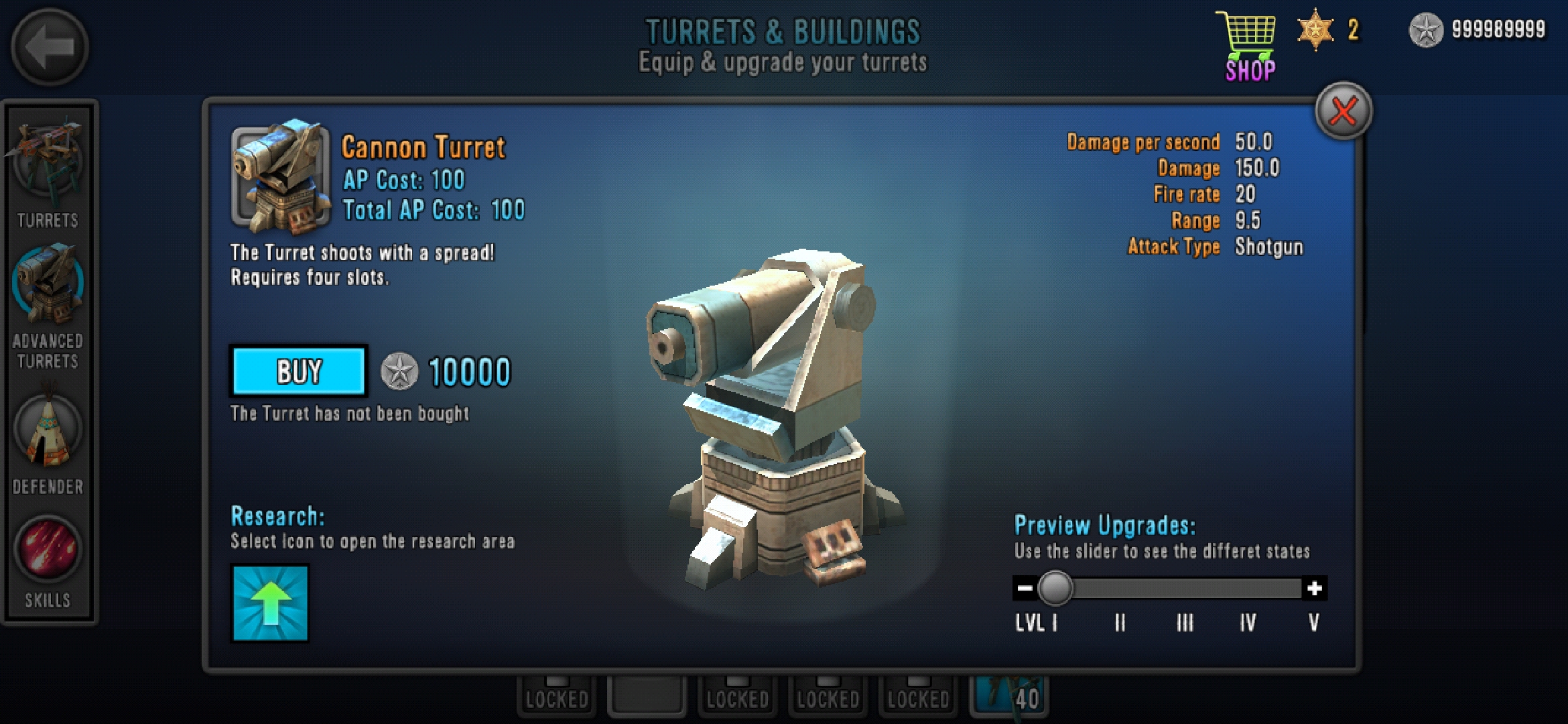Click the upgrade preview slider knob
This screenshot has width=1568, height=724.
coord(1055,589)
